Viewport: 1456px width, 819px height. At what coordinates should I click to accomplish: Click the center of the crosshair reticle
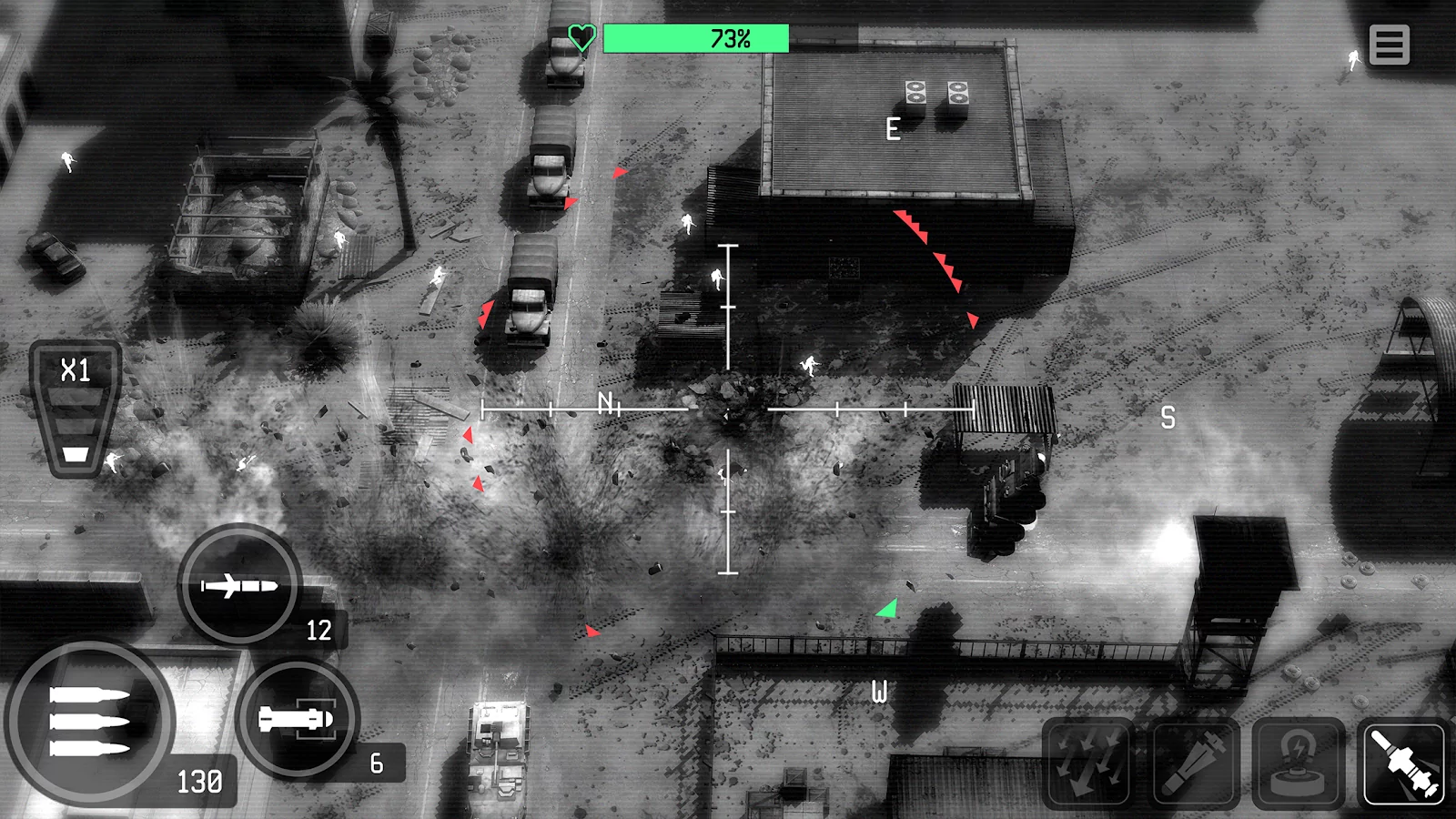point(726,409)
